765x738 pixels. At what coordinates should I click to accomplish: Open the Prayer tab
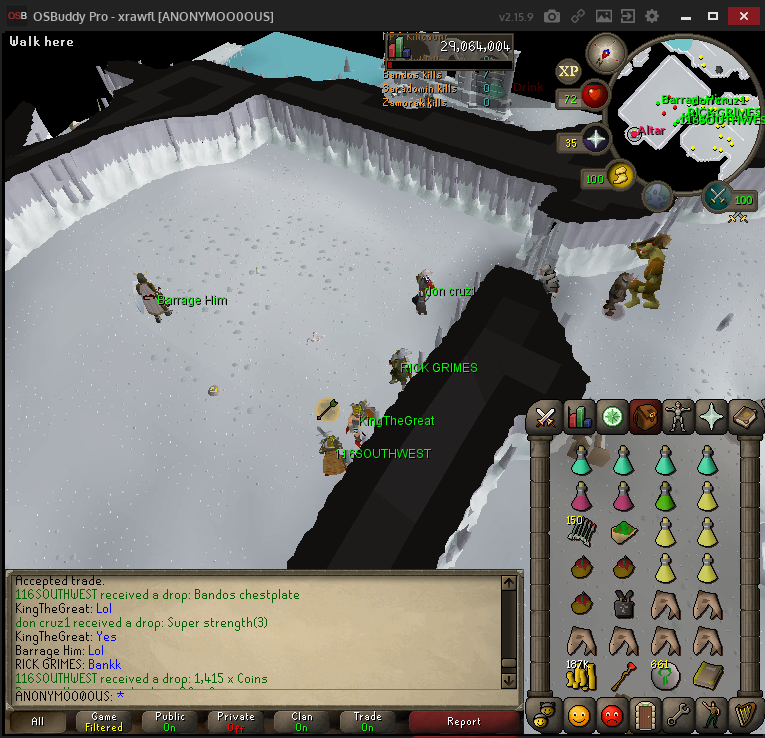711,417
